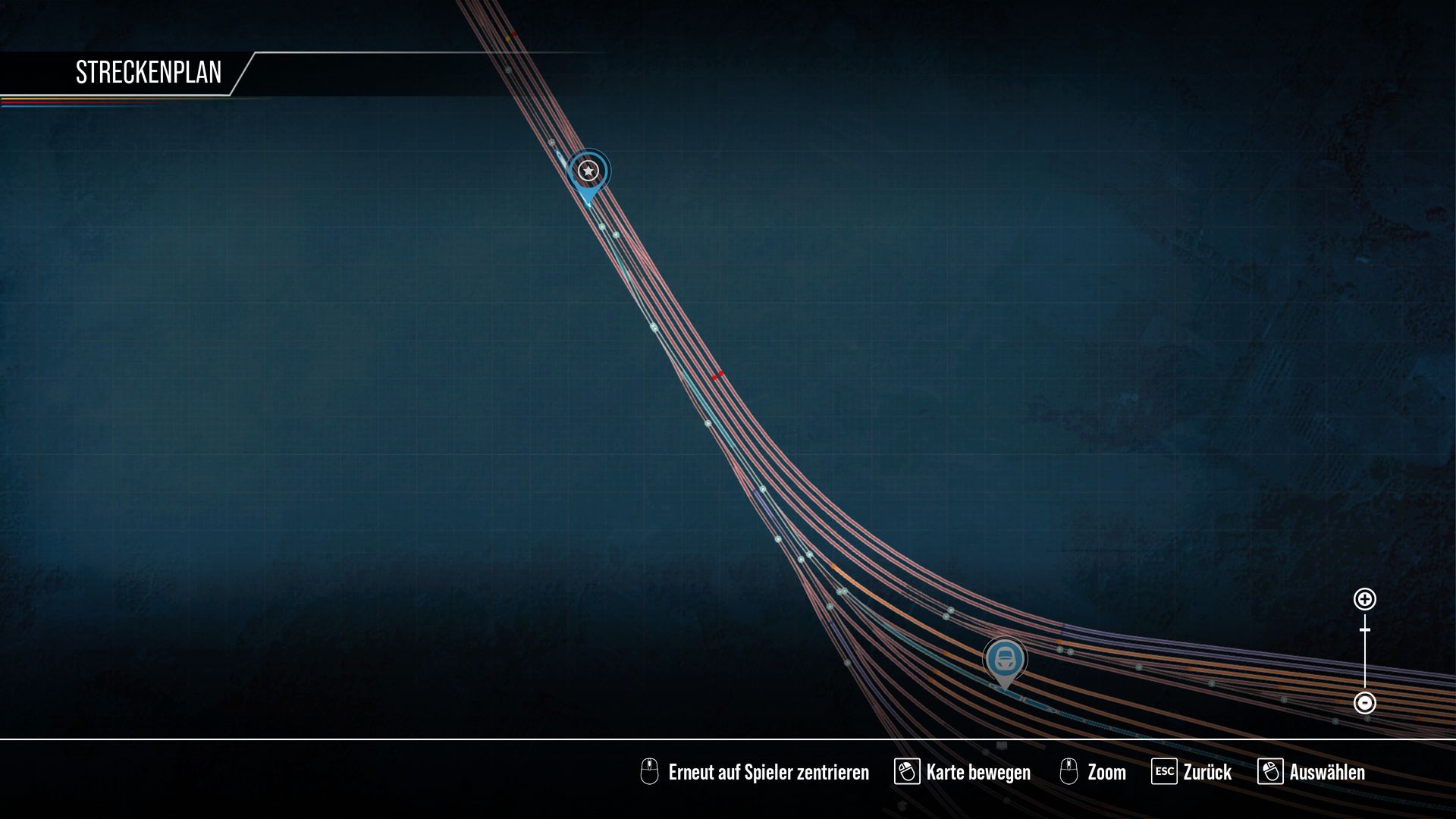Go back with the Zurück button

click(x=1206, y=772)
